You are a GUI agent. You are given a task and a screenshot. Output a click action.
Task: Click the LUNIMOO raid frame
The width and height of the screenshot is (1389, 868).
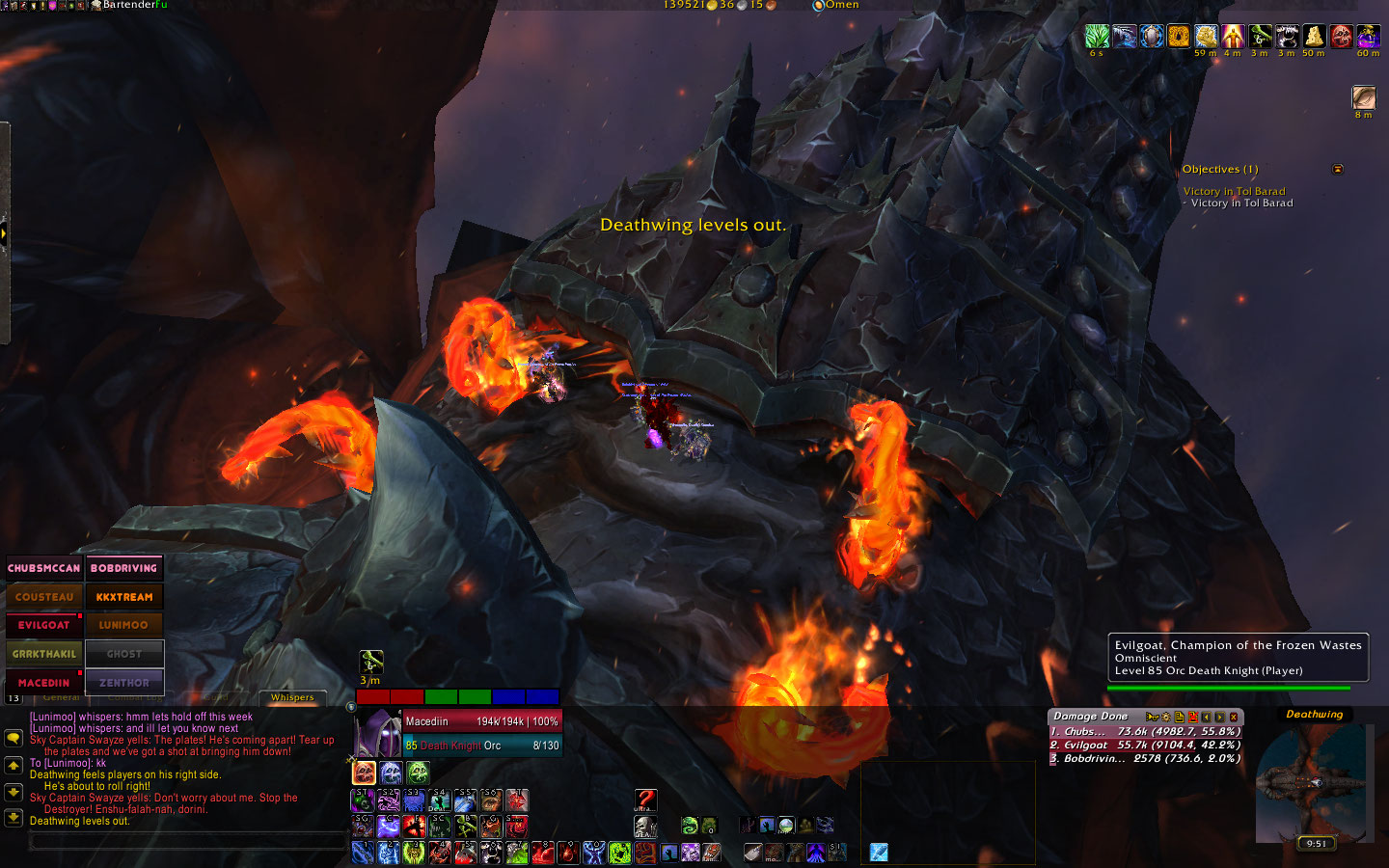pos(123,625)
